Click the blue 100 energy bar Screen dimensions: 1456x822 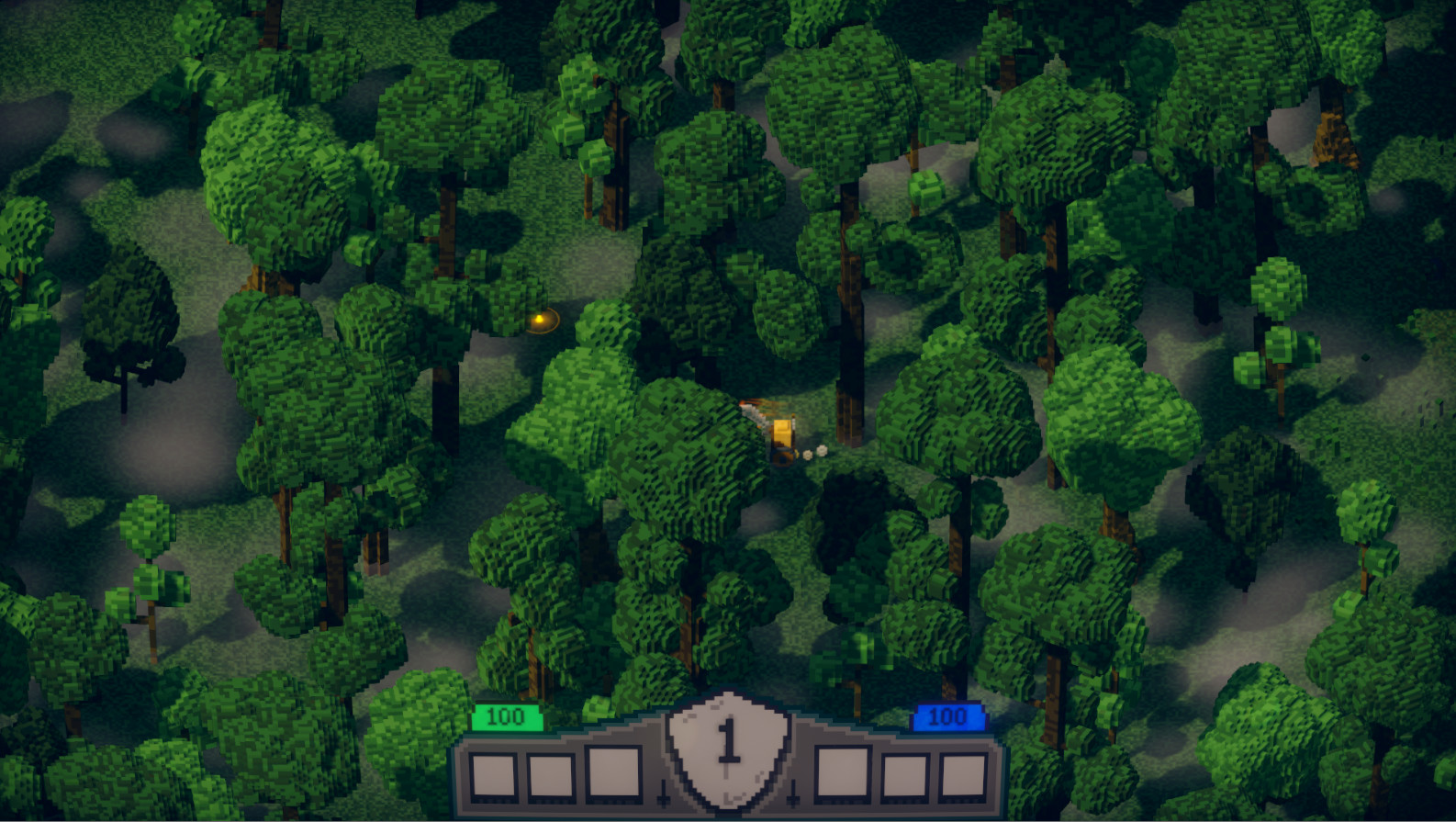click(951, 717)
